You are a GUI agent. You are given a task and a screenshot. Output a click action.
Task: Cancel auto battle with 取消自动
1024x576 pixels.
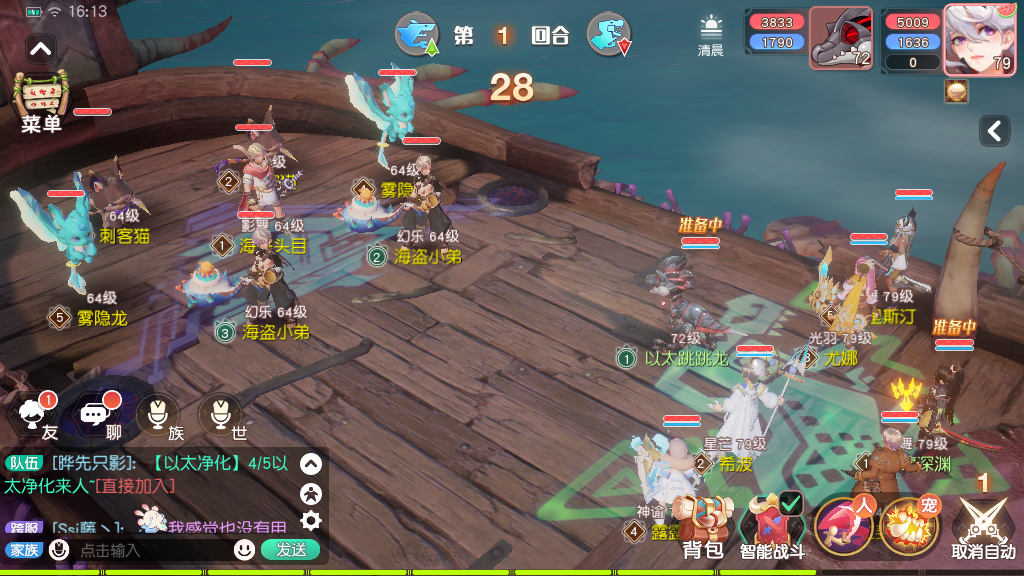click(x=982, y=529)
